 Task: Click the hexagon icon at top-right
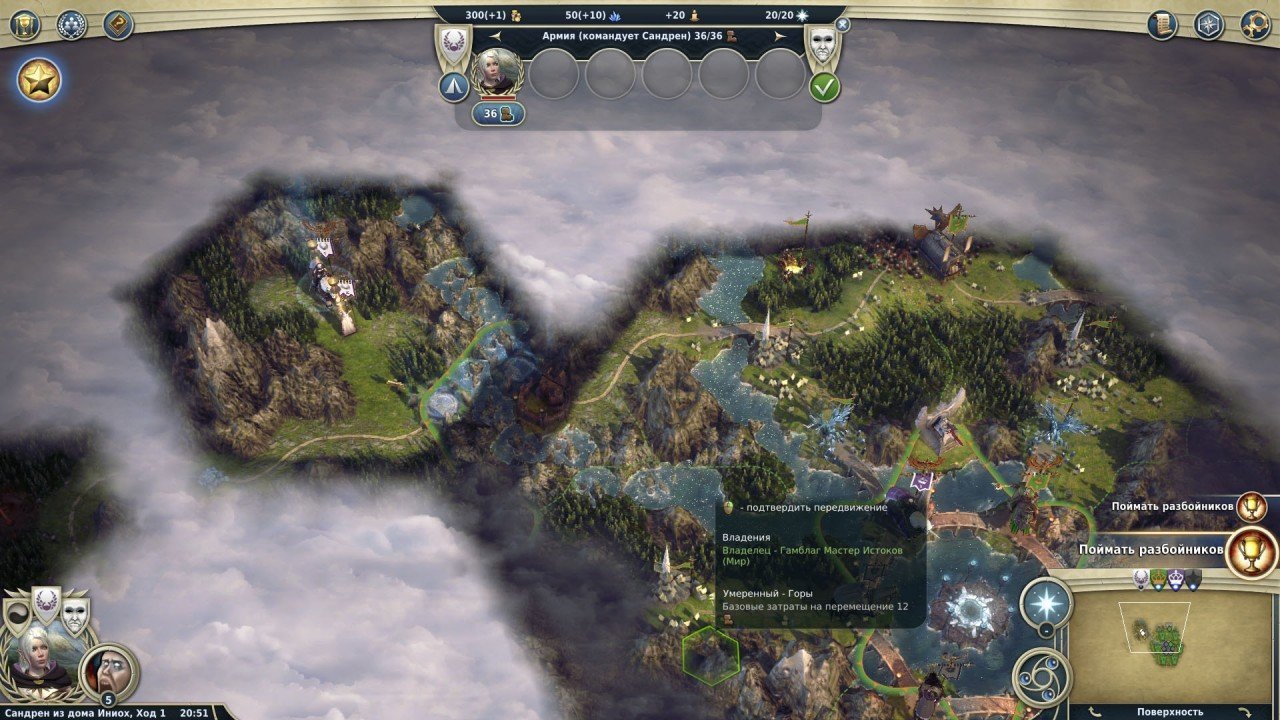click(x=1209, y=25)
